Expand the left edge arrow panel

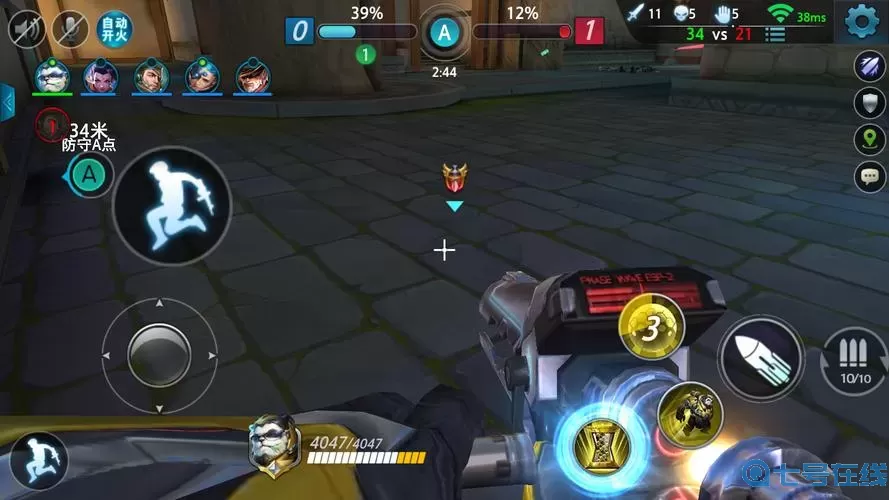pos(7,102)
